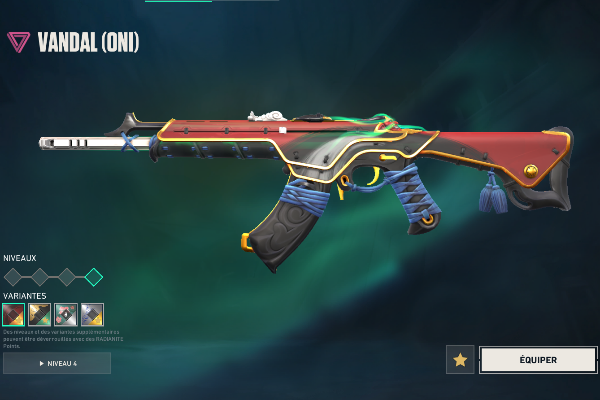Choose the red Oni variant
Screen dimensions: 600x400
[x=14, y=315]
